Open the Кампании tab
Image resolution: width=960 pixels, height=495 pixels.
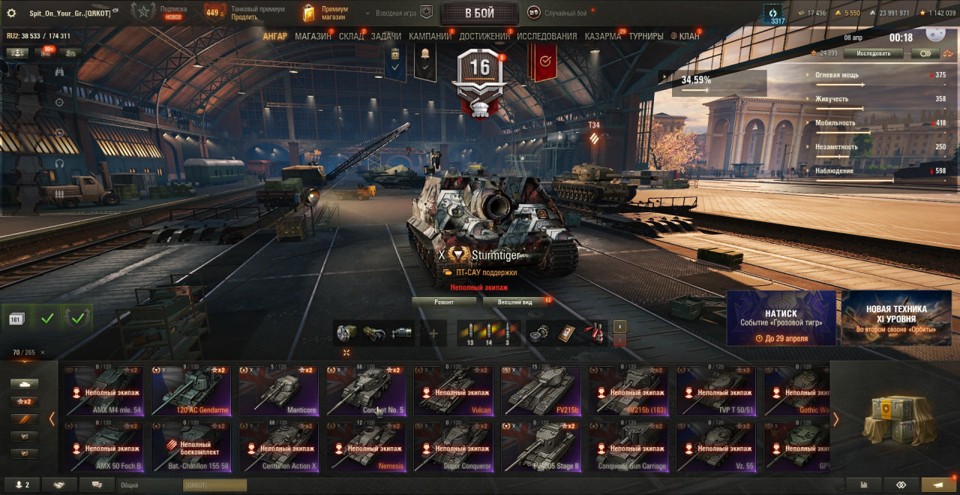point(430,36)
